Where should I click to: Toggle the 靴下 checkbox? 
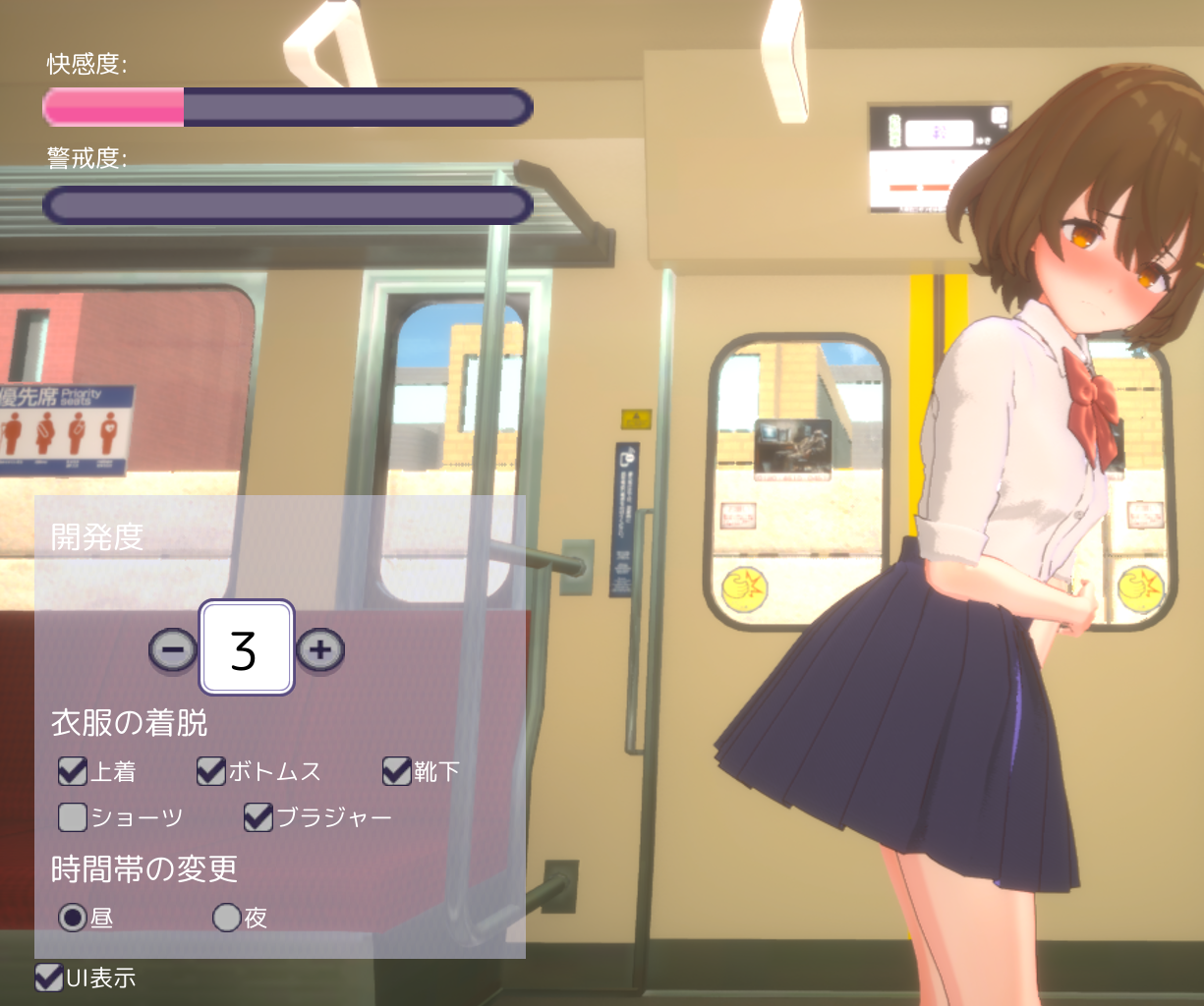[396, 771]
